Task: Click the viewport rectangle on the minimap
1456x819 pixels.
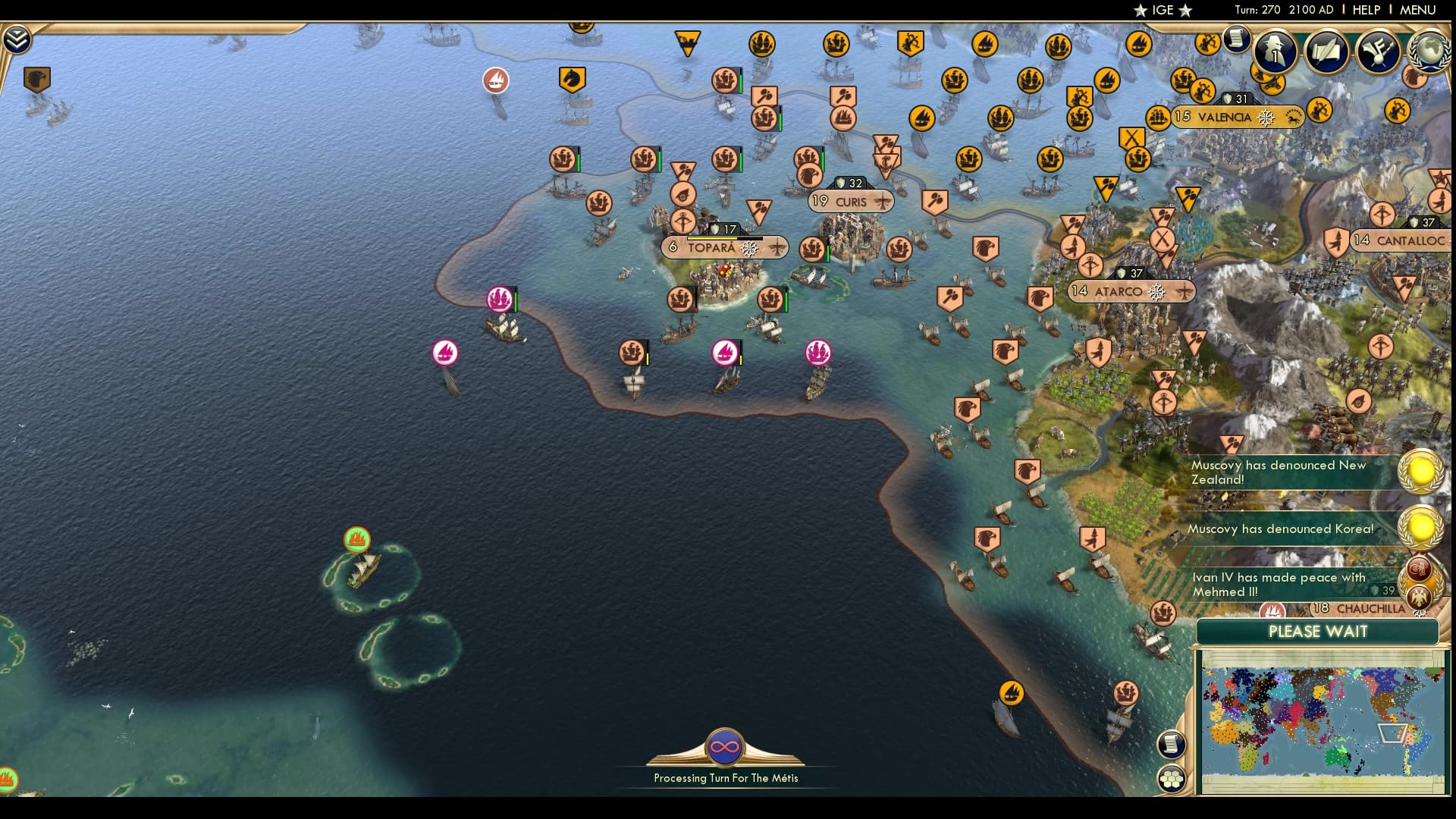Action: pyautogui.click(x=1394, y=733)
